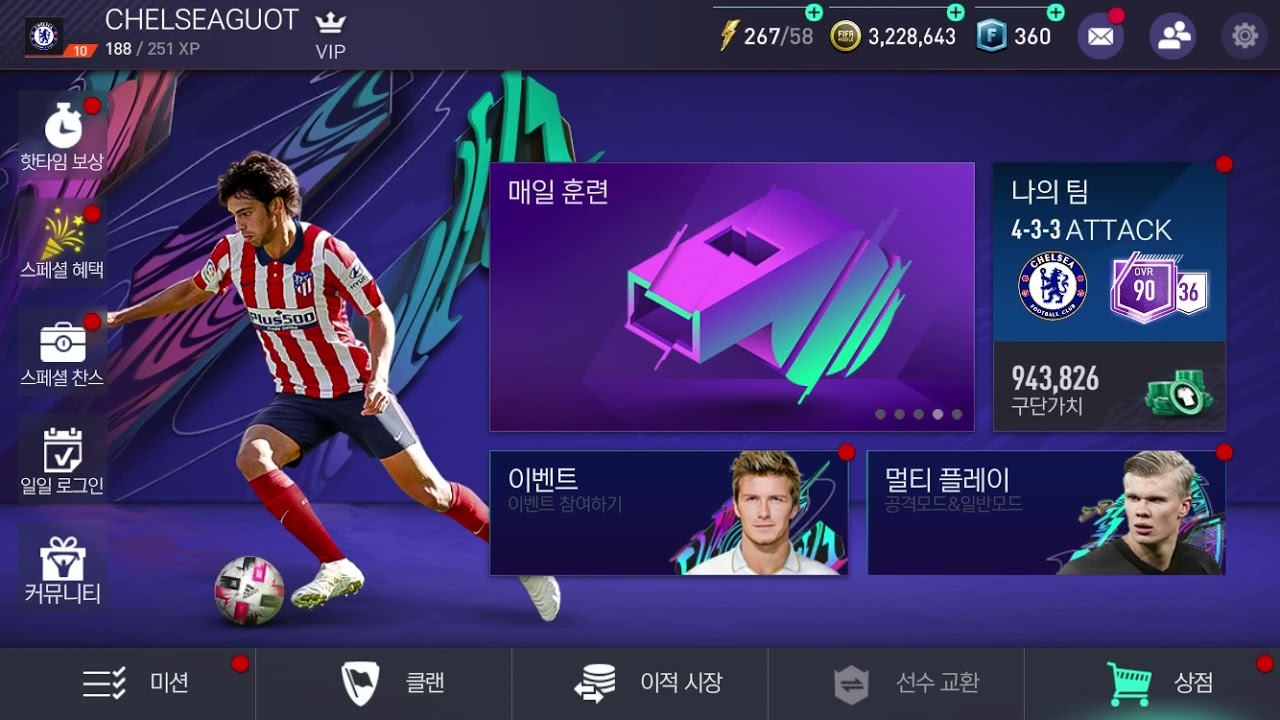Open 일일 로그인 calendar icon

pyautogui.click(x=62, y=451)
